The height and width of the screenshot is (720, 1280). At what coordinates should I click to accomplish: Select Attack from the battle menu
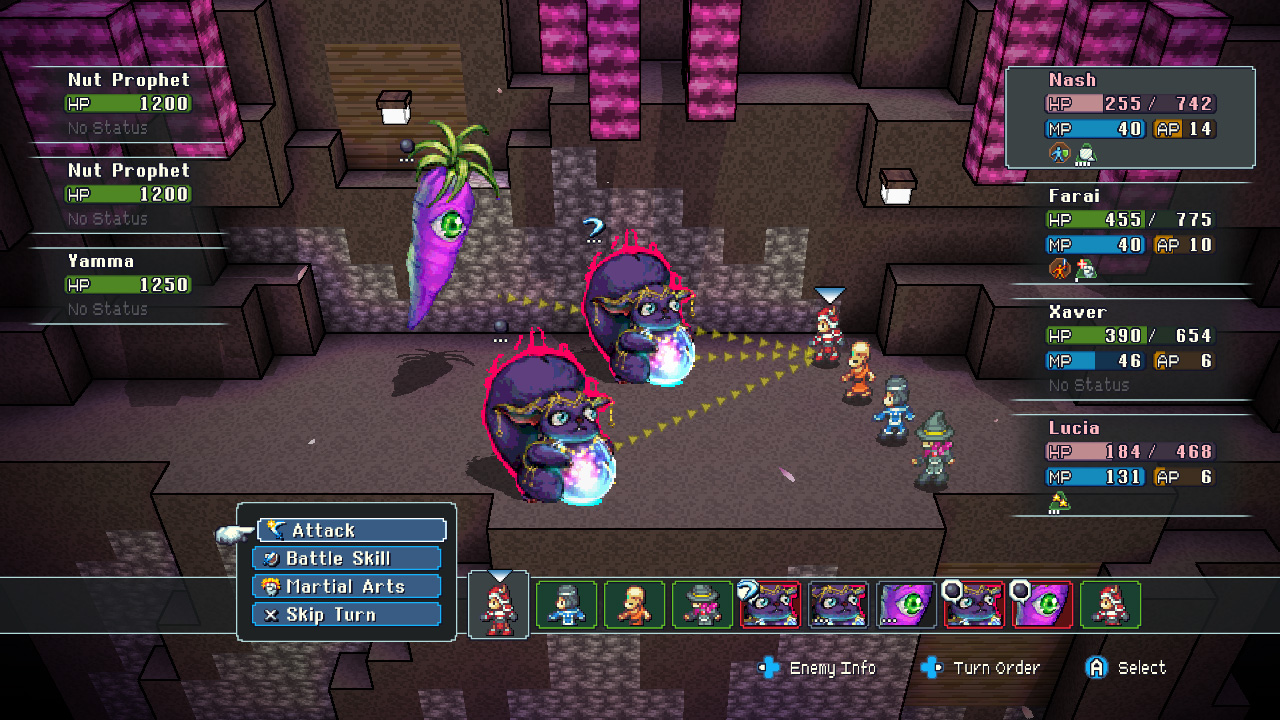[x=352, y=530]
